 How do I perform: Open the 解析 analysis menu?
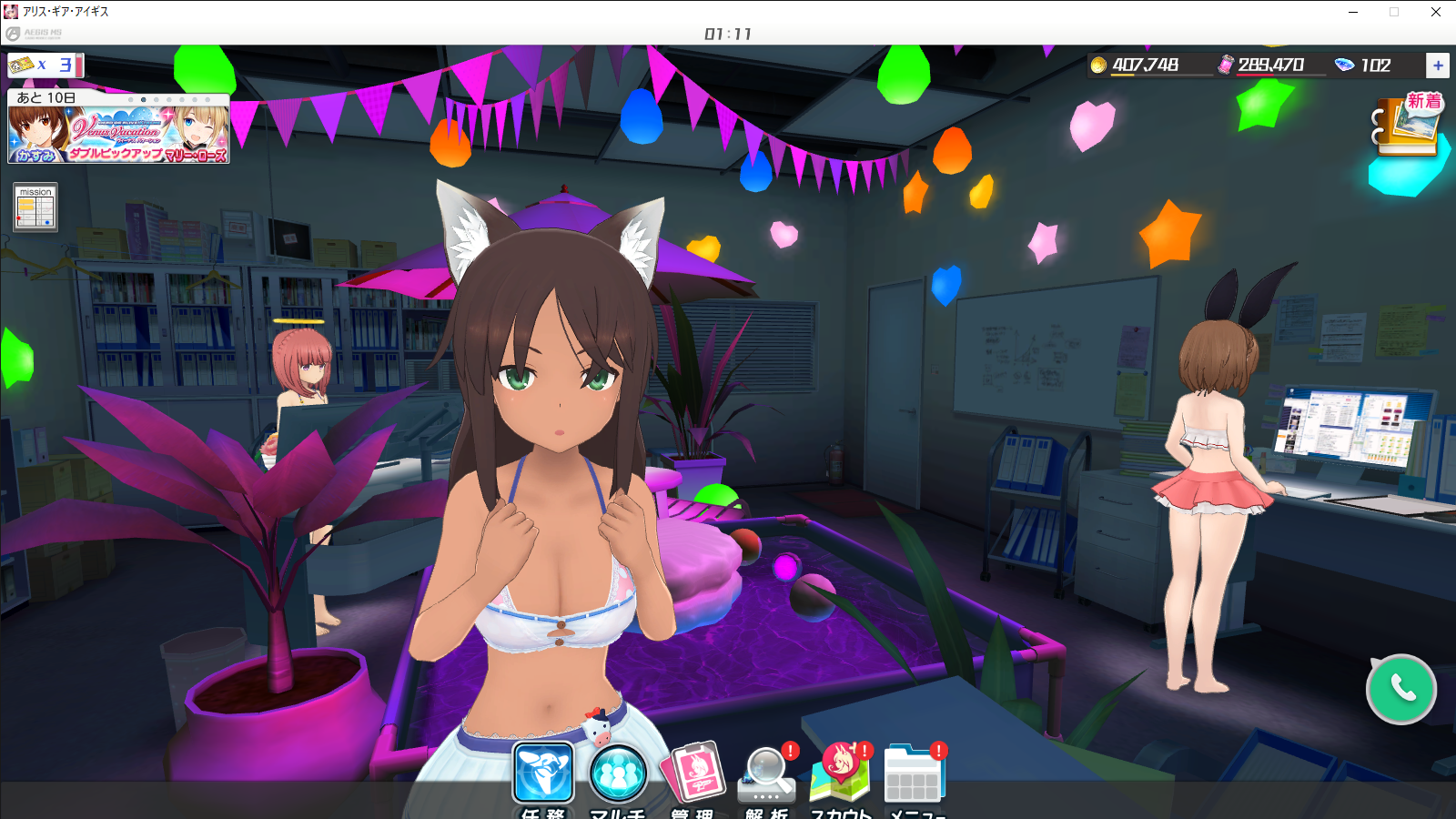[767, 775]
